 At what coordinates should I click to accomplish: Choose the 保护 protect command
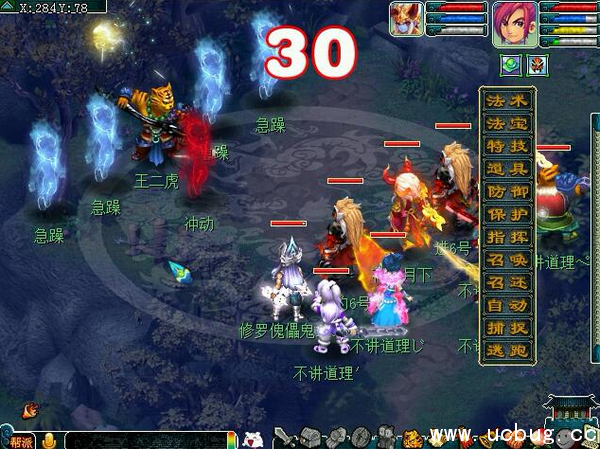point(508,215)
